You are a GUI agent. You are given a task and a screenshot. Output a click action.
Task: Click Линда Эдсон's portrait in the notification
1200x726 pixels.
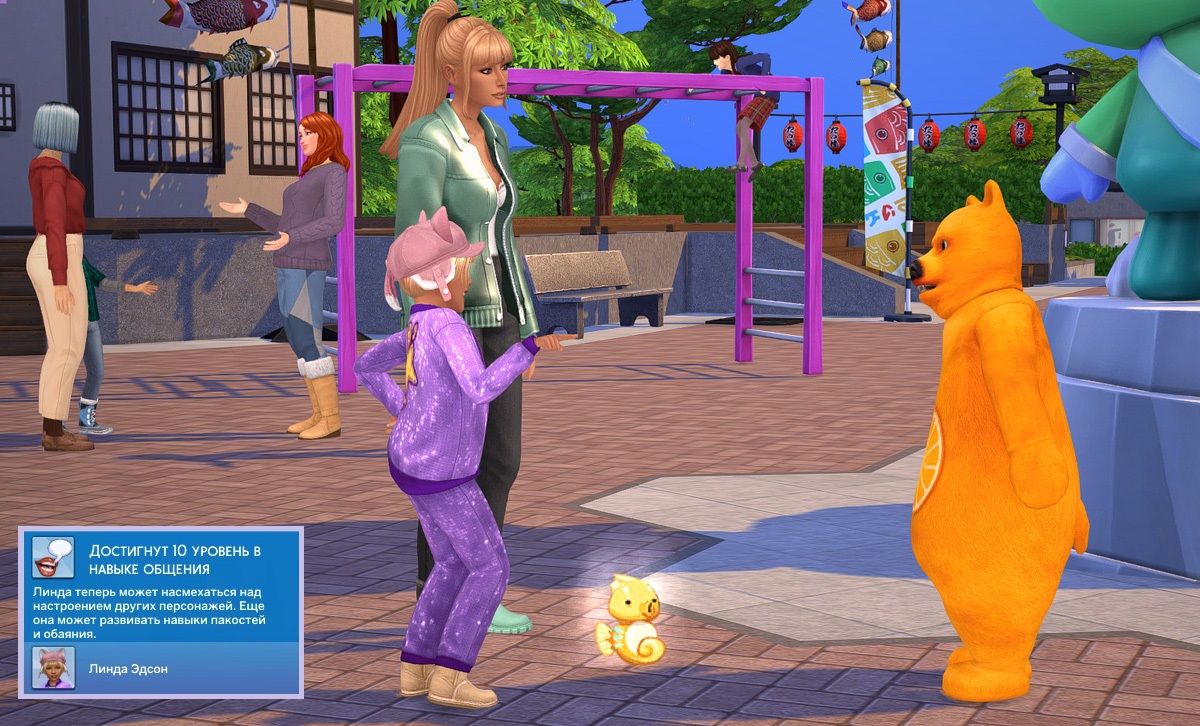tap(52, 667)
